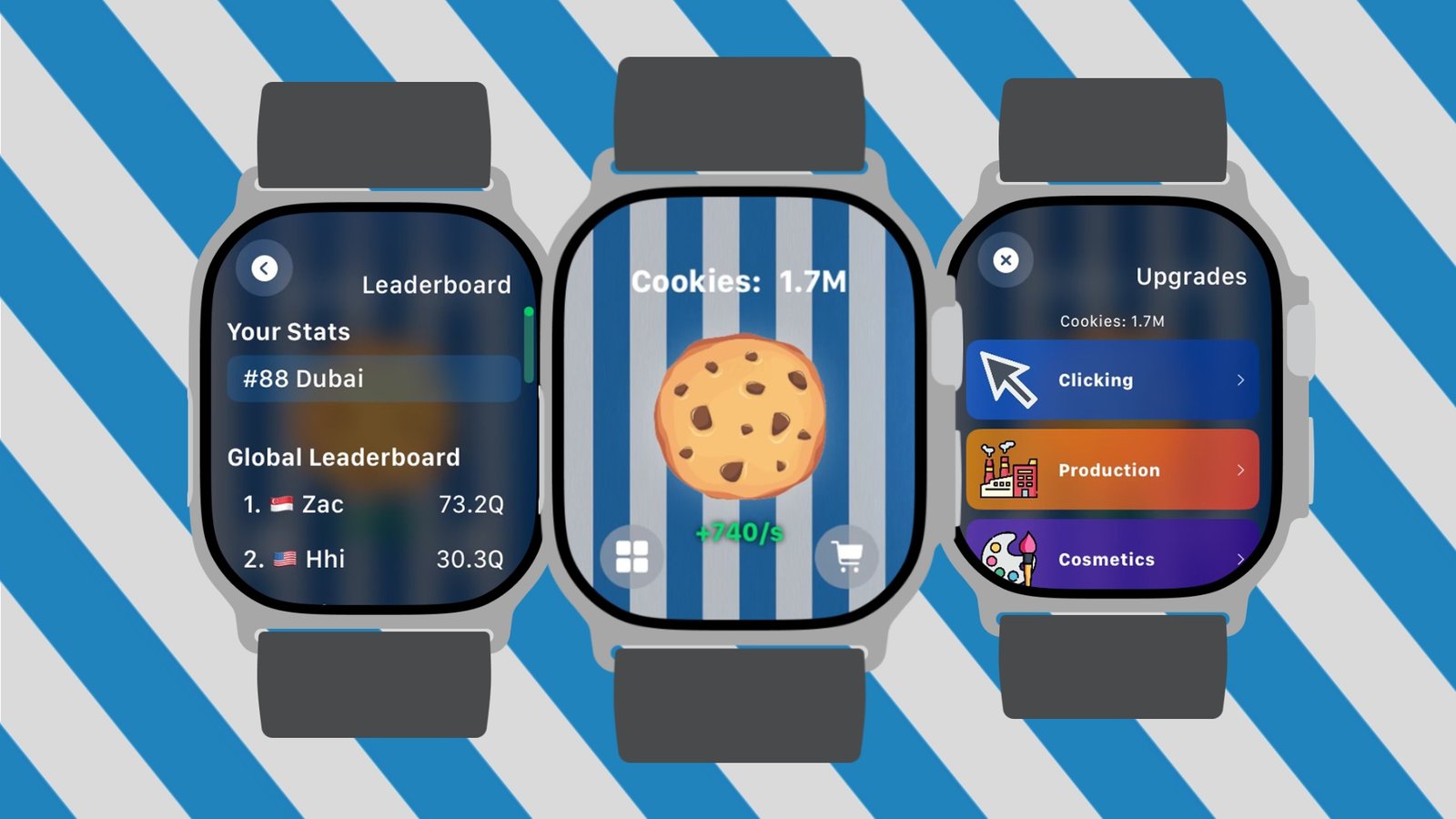Expand the Clicking upgrades category
The image size is (1456, 819).
coord(1112,379)
